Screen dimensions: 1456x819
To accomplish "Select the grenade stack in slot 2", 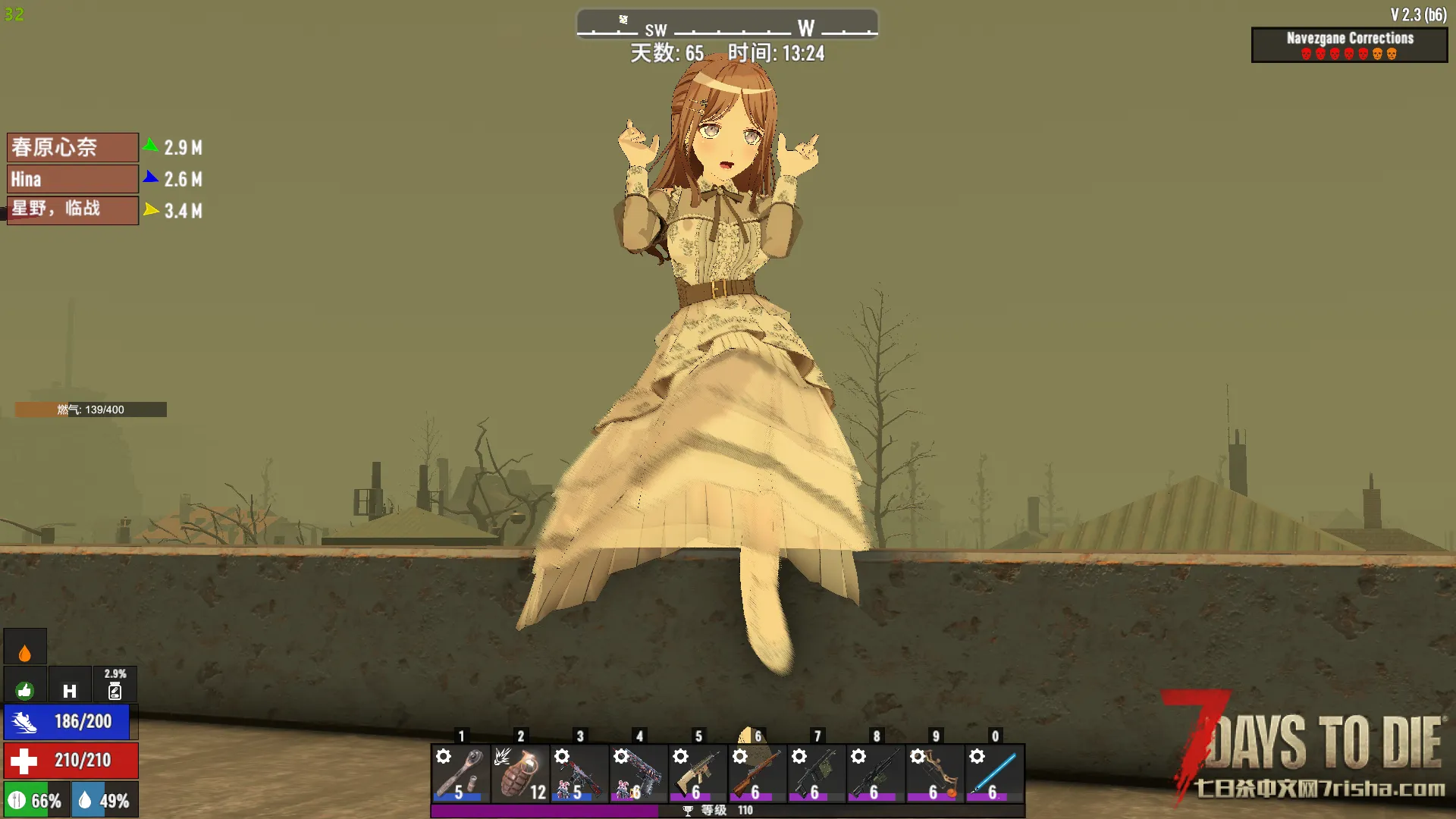I will [520, 773].
